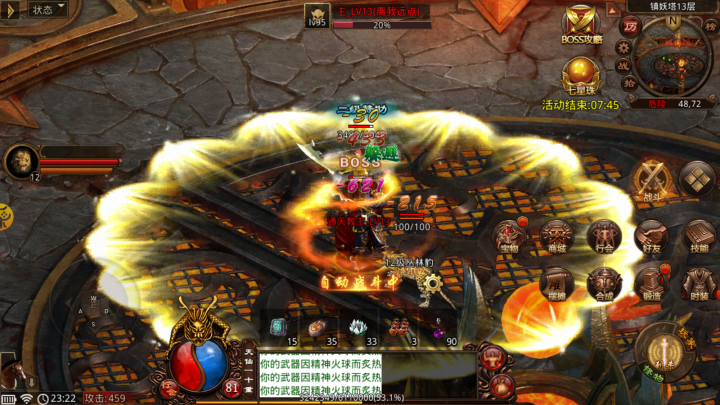Screen dimensions: 720x405
Task: Open the 行会 guild menu
Action: pyautogui.click(x=604, y=236)
